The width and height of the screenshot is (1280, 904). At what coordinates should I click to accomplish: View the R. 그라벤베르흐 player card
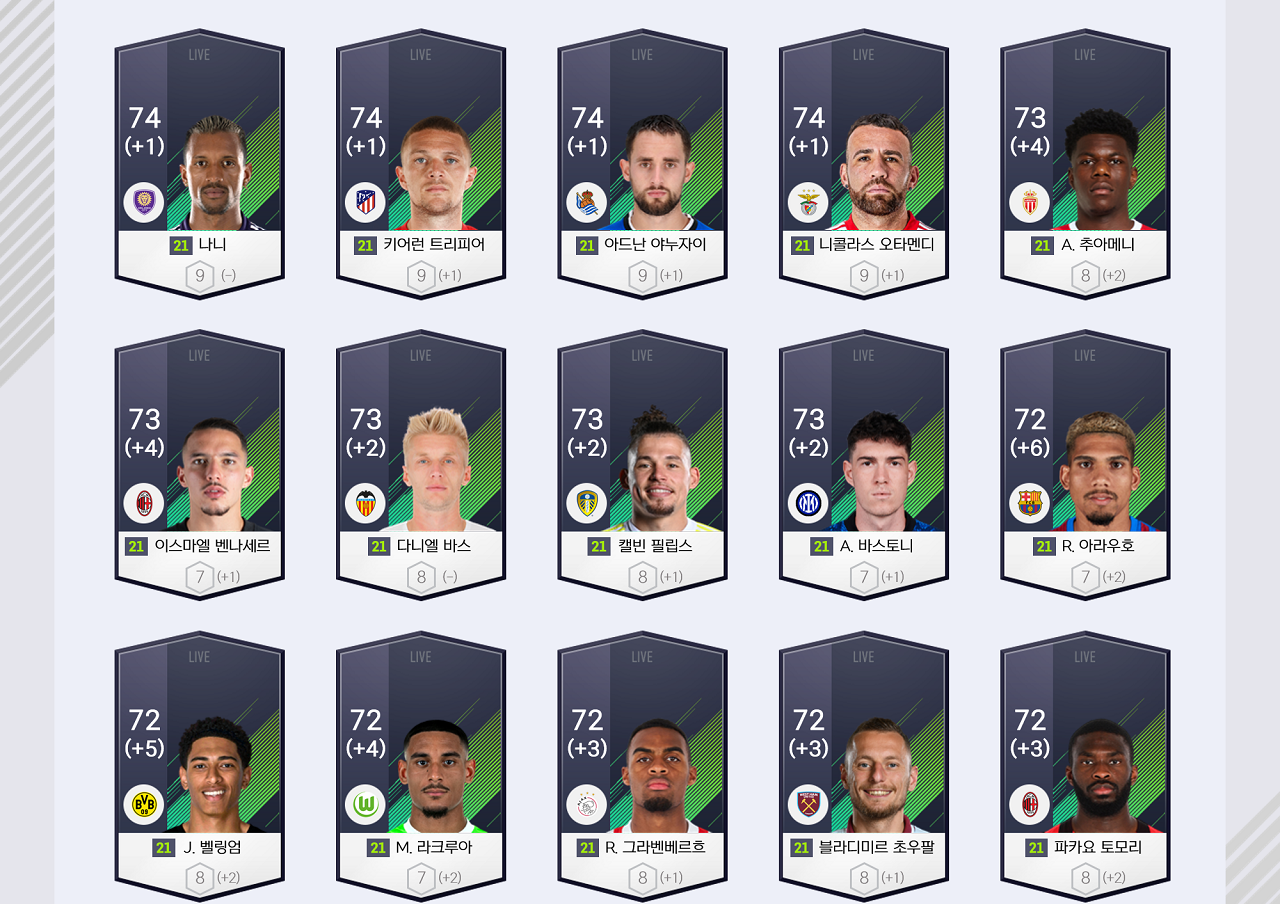click(x=642, y=767)
